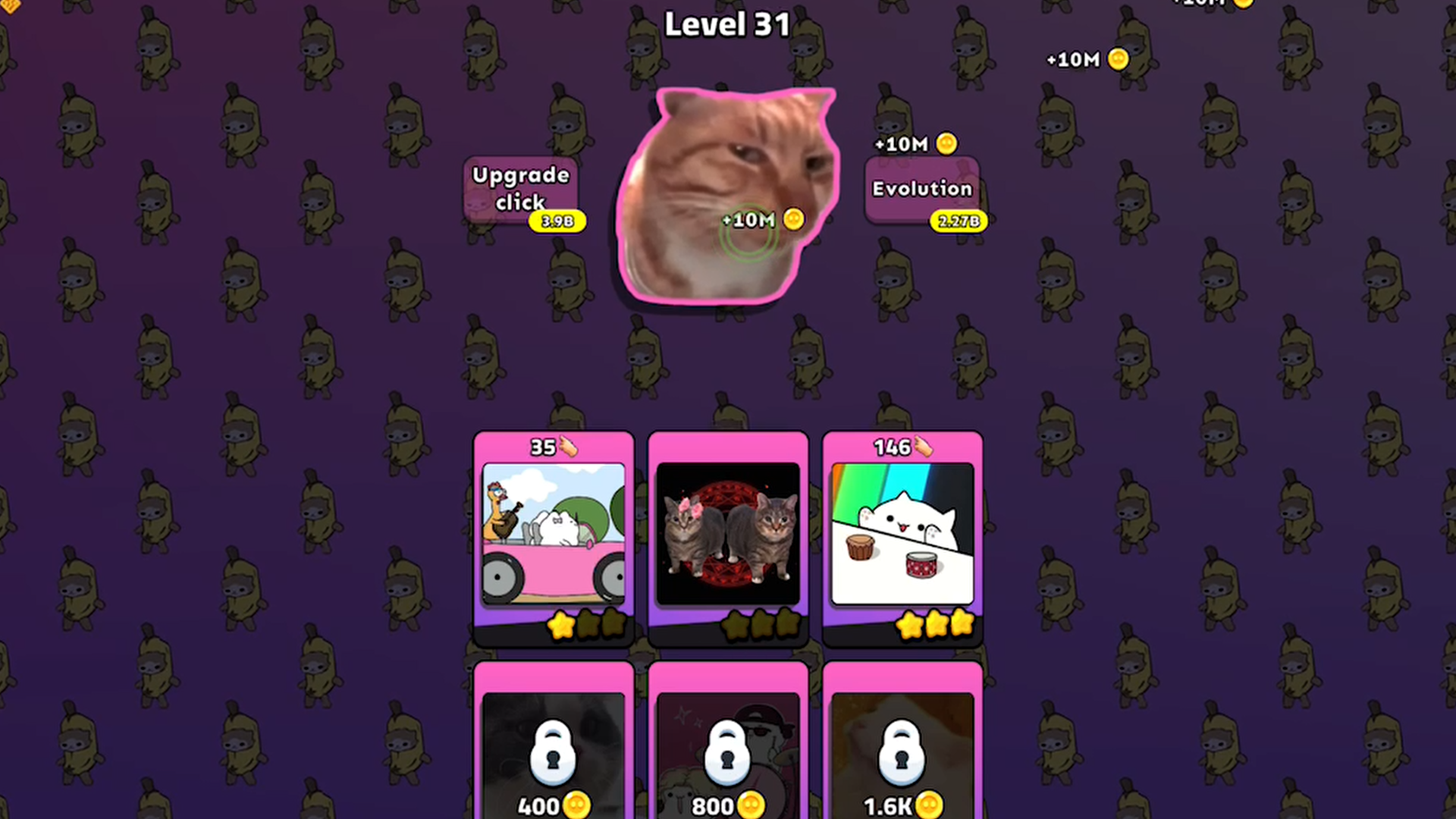The height and width of the screenshot is (819, 1456).
Task: Click the Level 31 header text
Action: (726, 24)
